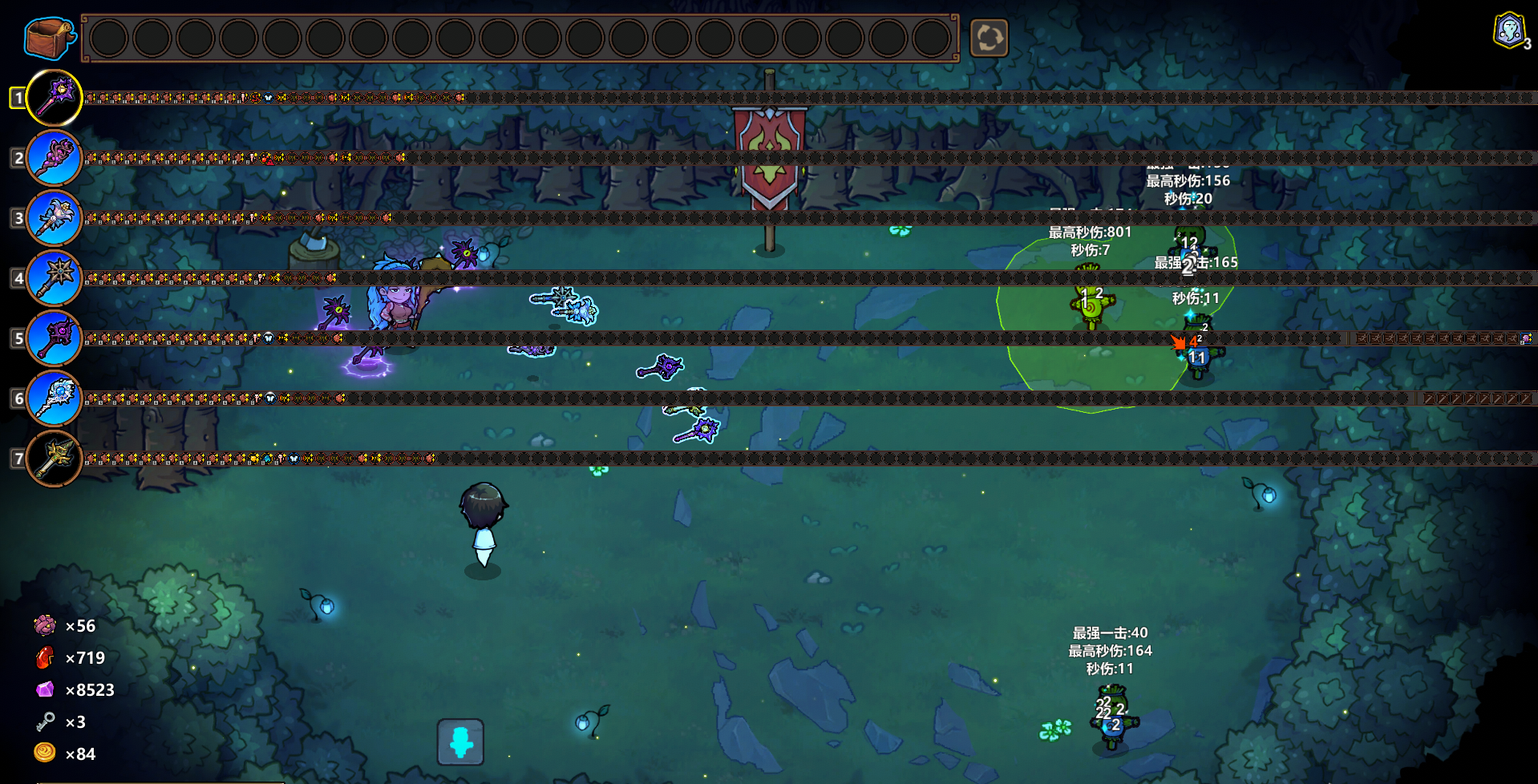Select wand slot 2, the pink twisted staff
1538x784 pixels.
tap(55, 158)
